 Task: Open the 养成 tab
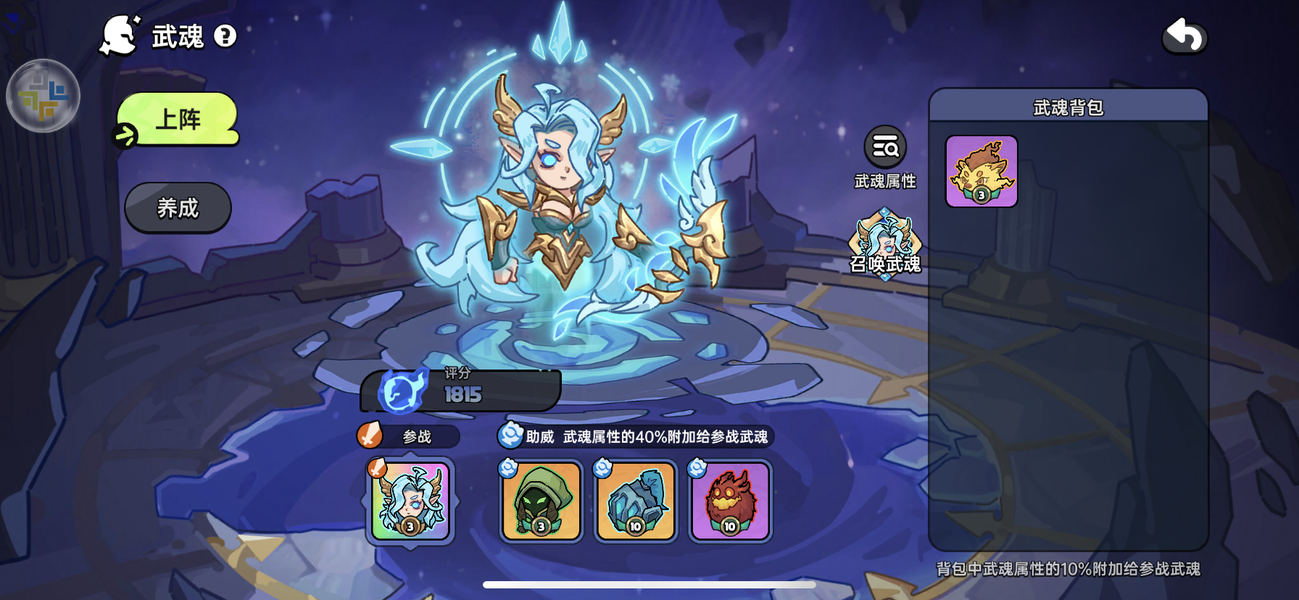178,208
